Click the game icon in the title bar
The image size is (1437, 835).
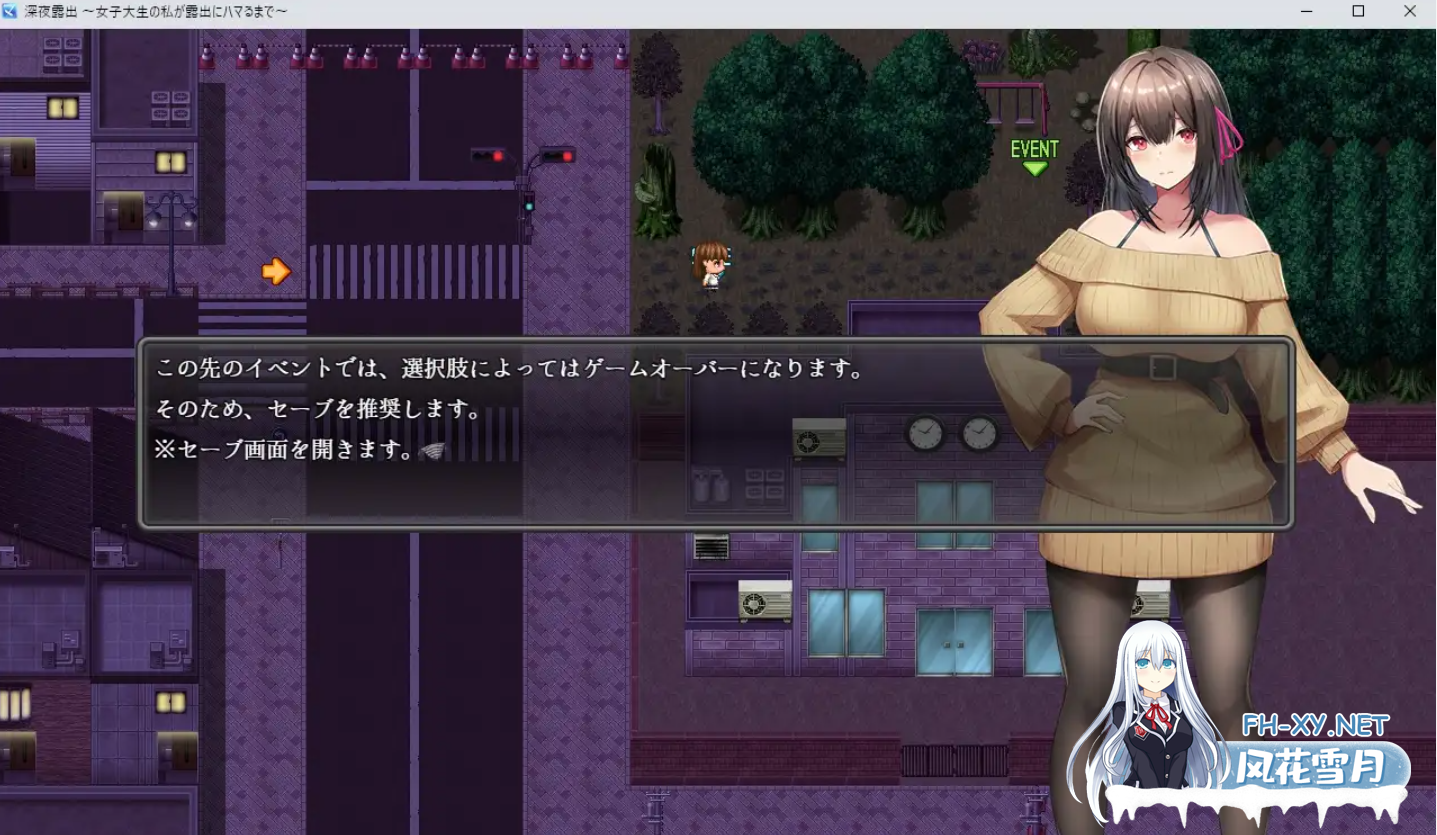(x=10, y=11)
